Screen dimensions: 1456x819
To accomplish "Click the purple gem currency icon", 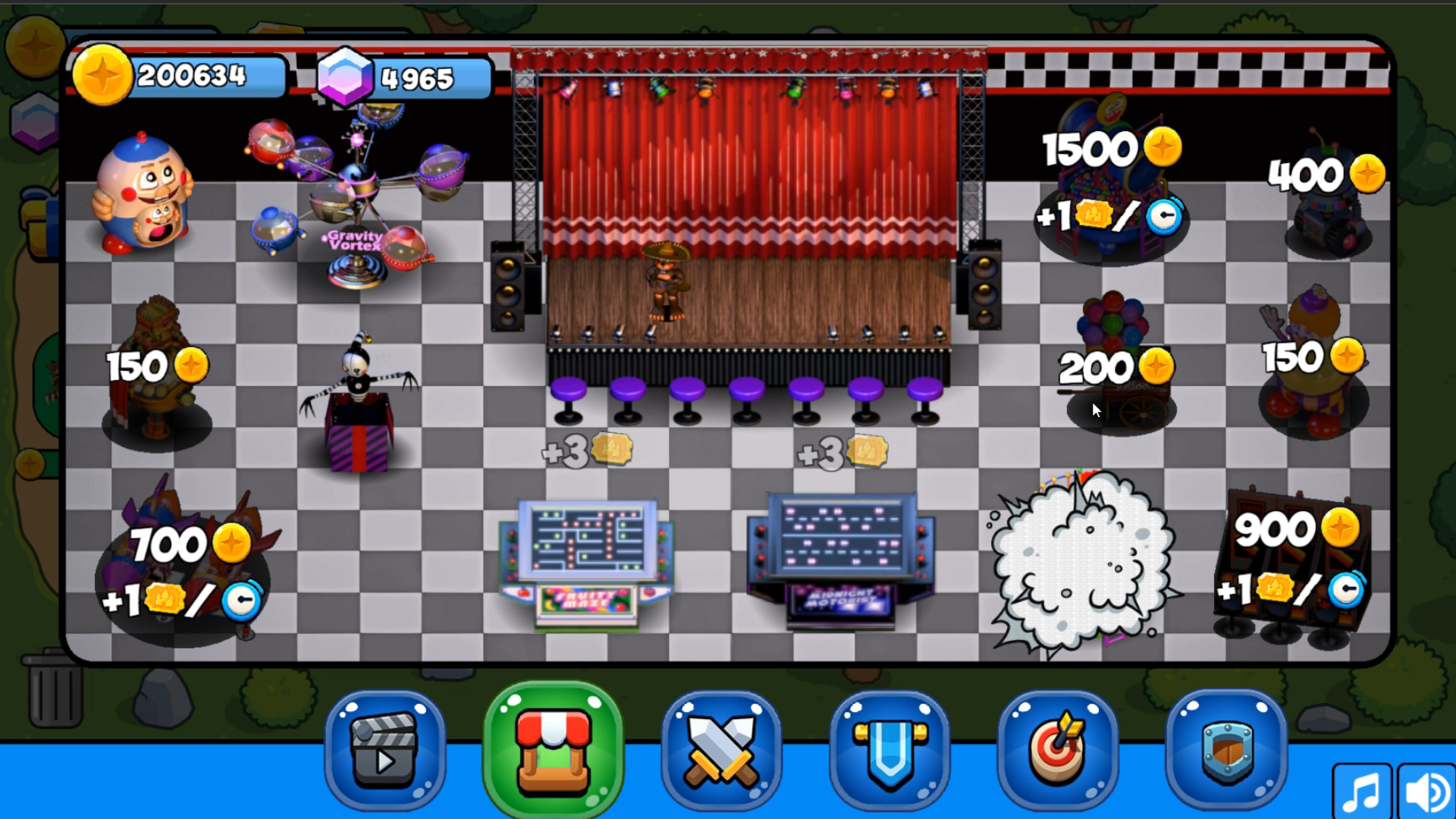I will [345, 76].
